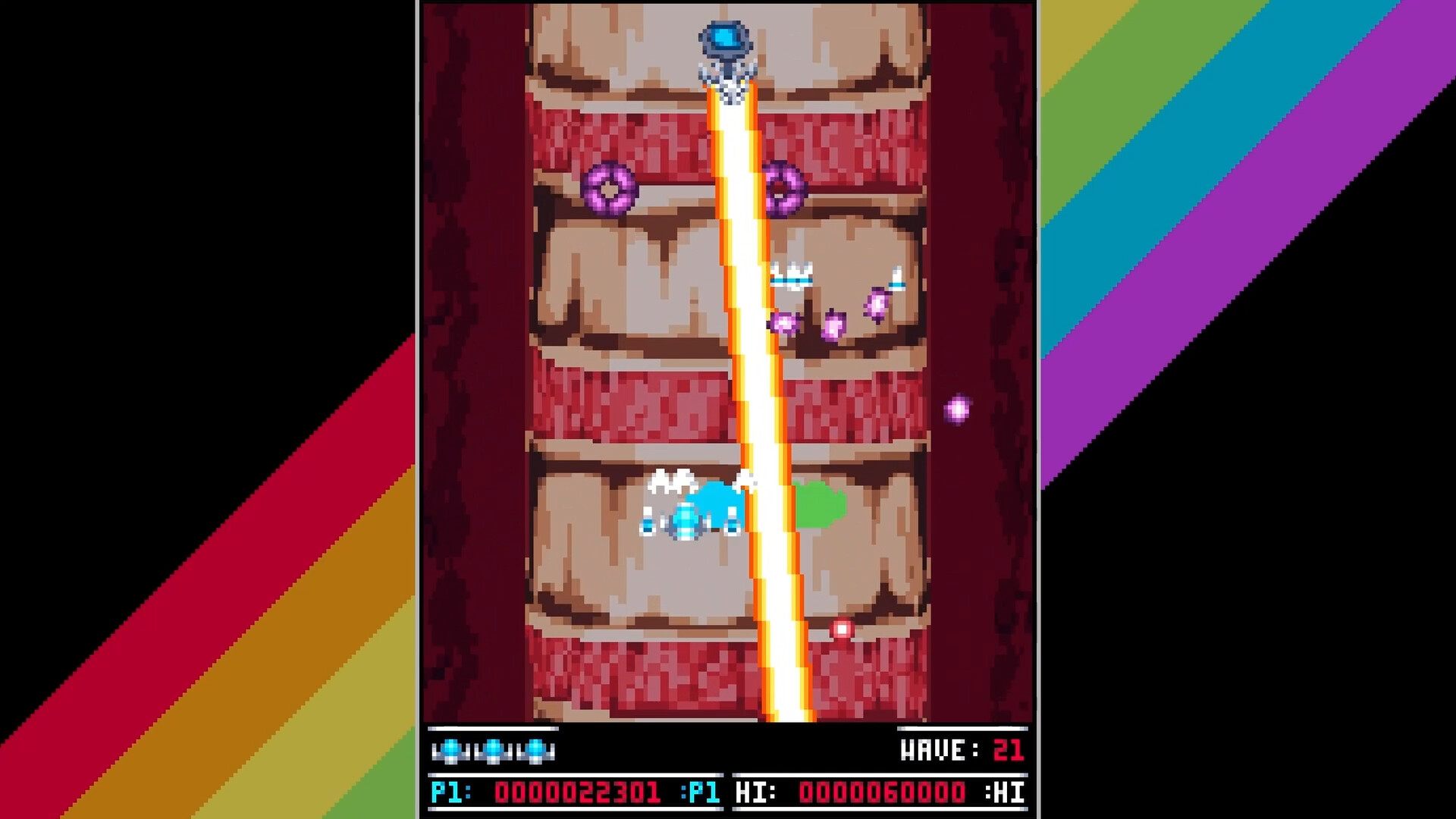Select the player's blue ship sprite

point(686,523)
